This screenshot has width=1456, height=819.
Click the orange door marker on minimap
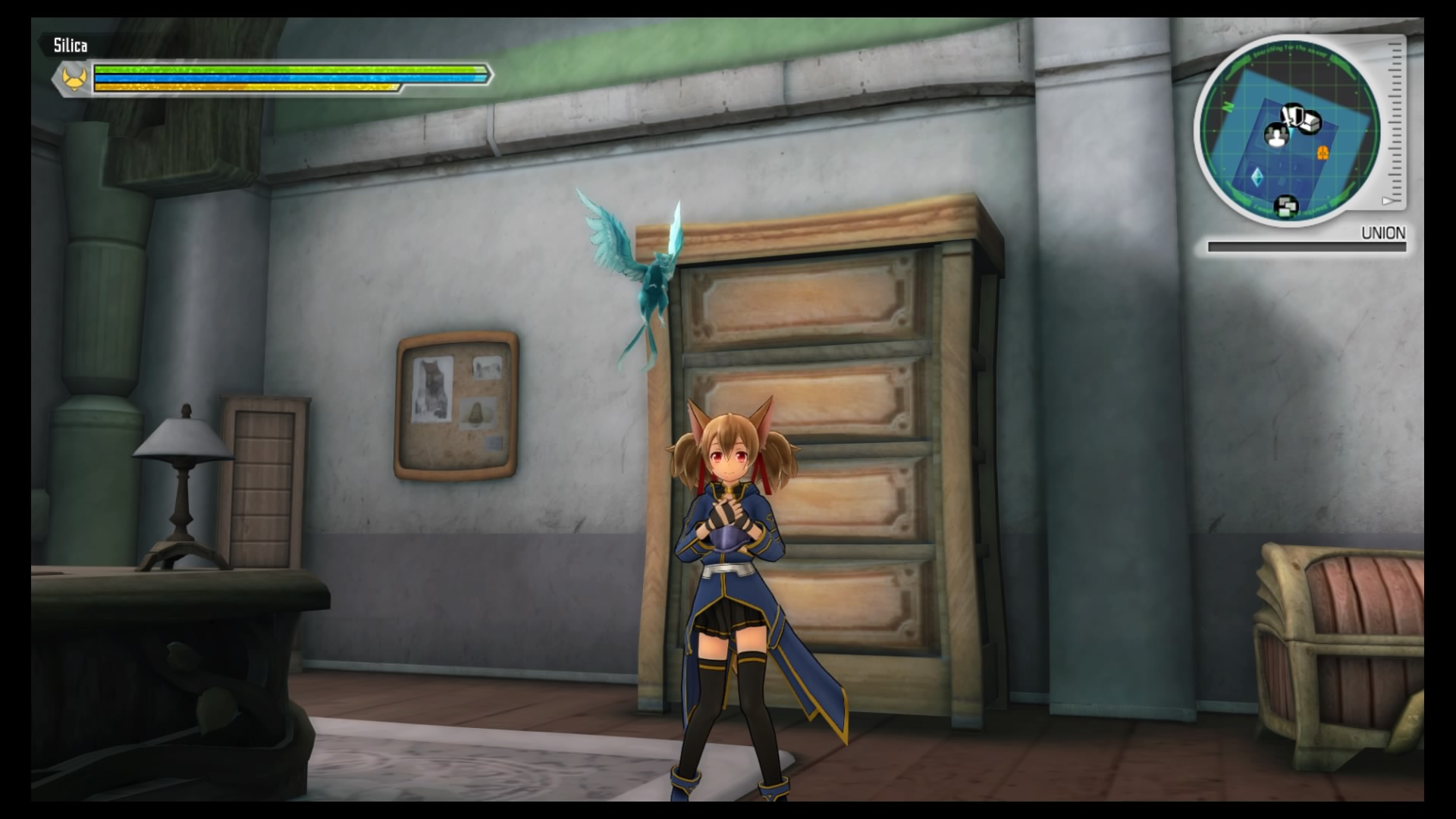tap(1323, 153)
